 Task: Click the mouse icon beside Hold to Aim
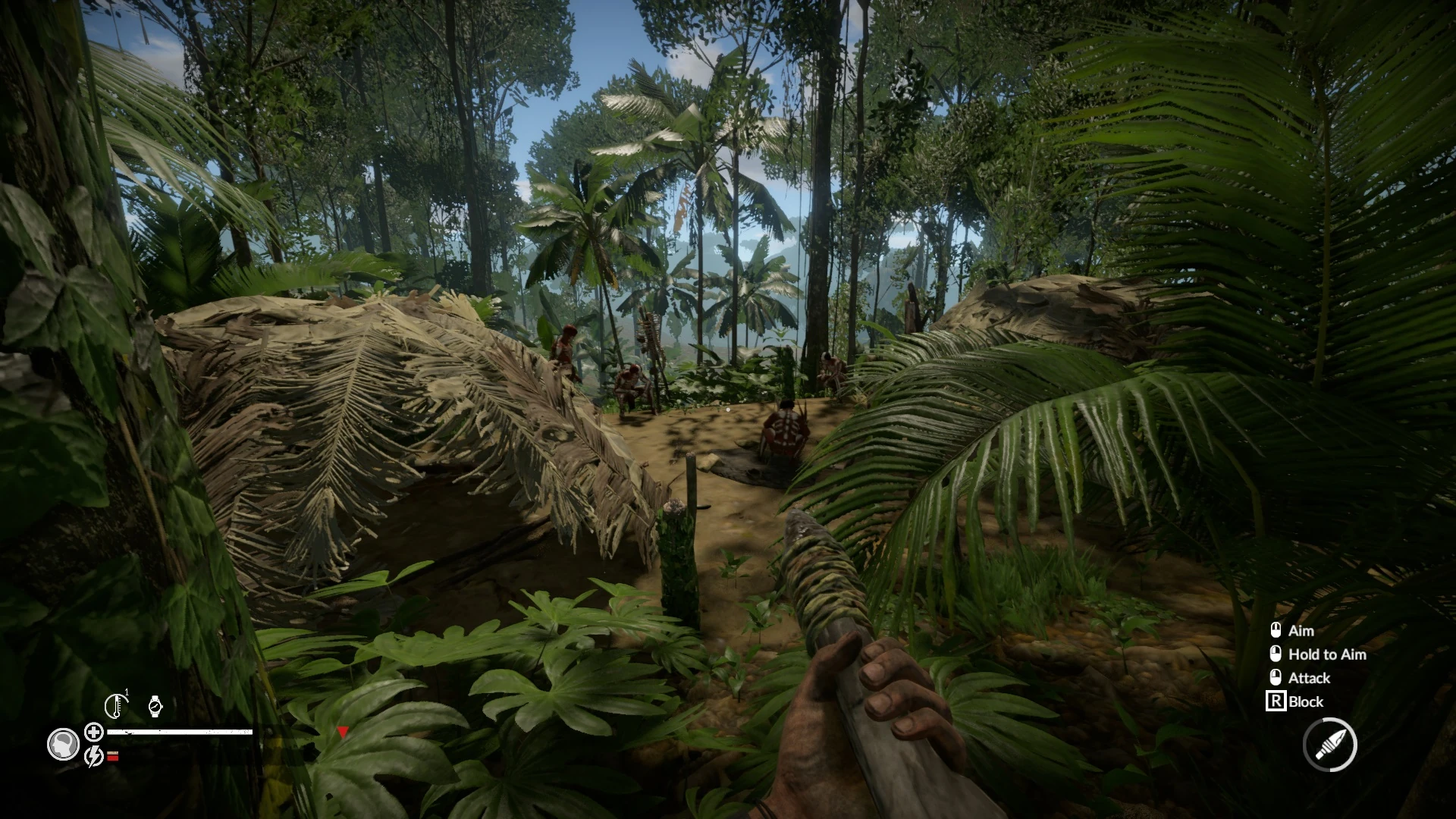[1276, 654]
